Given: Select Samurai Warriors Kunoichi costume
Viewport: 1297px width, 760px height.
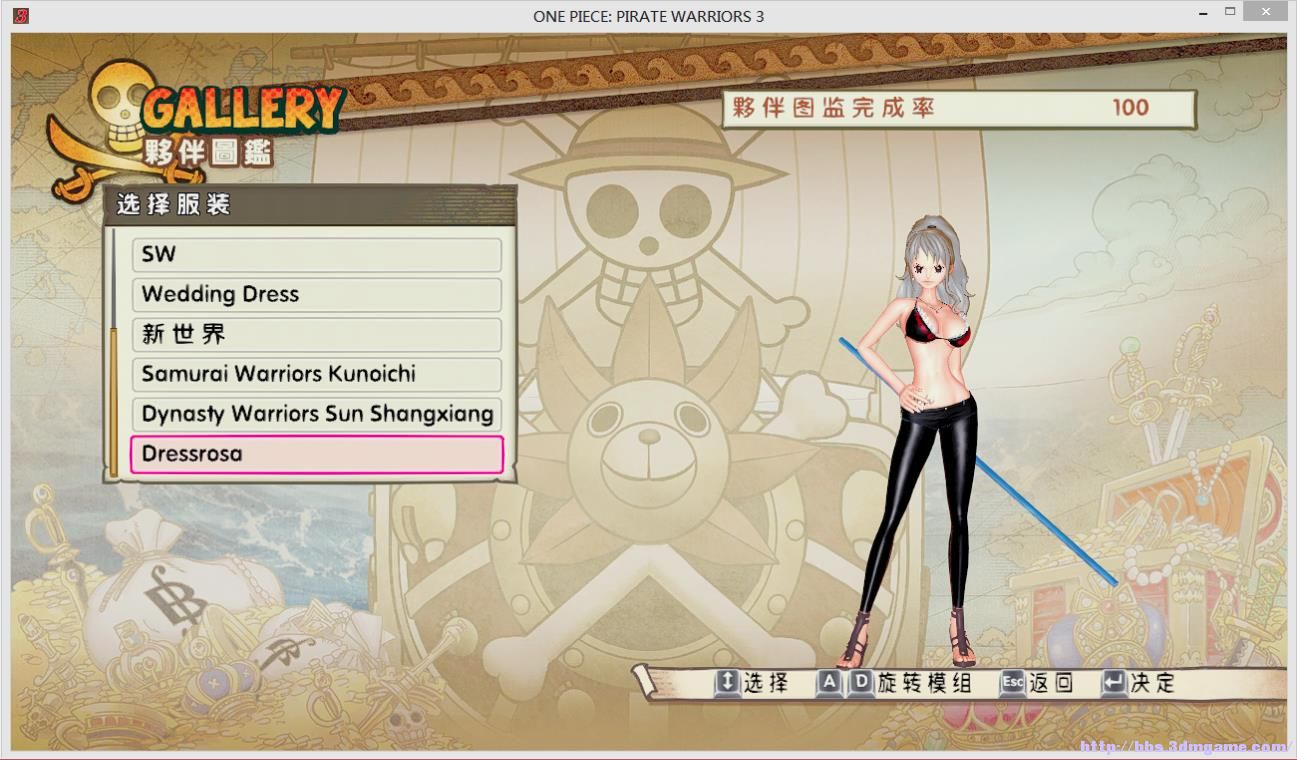Looking at the screenshot, I should (316, 374).
